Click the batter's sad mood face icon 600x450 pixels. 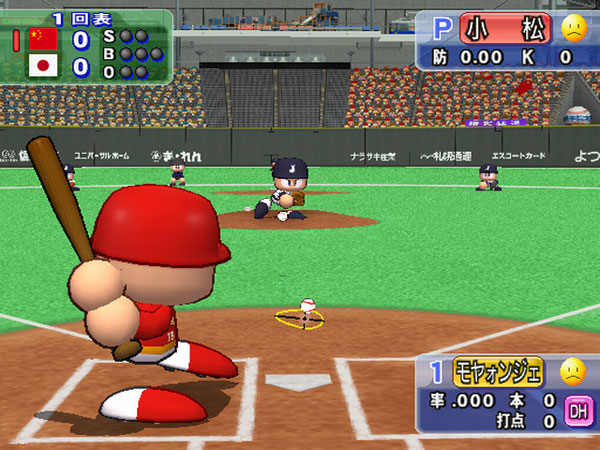pyautogui.click(x=572, y=372)
